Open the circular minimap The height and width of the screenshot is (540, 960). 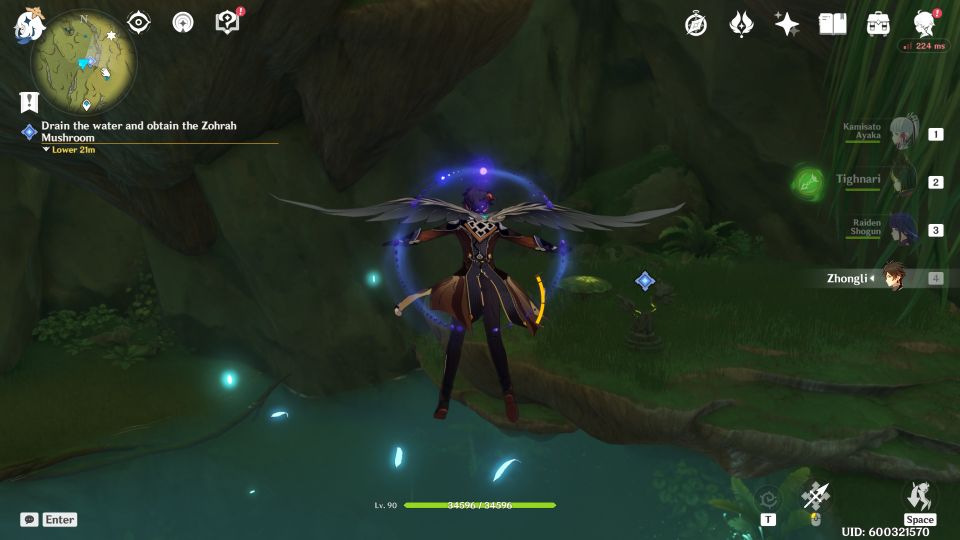[84, 62]
